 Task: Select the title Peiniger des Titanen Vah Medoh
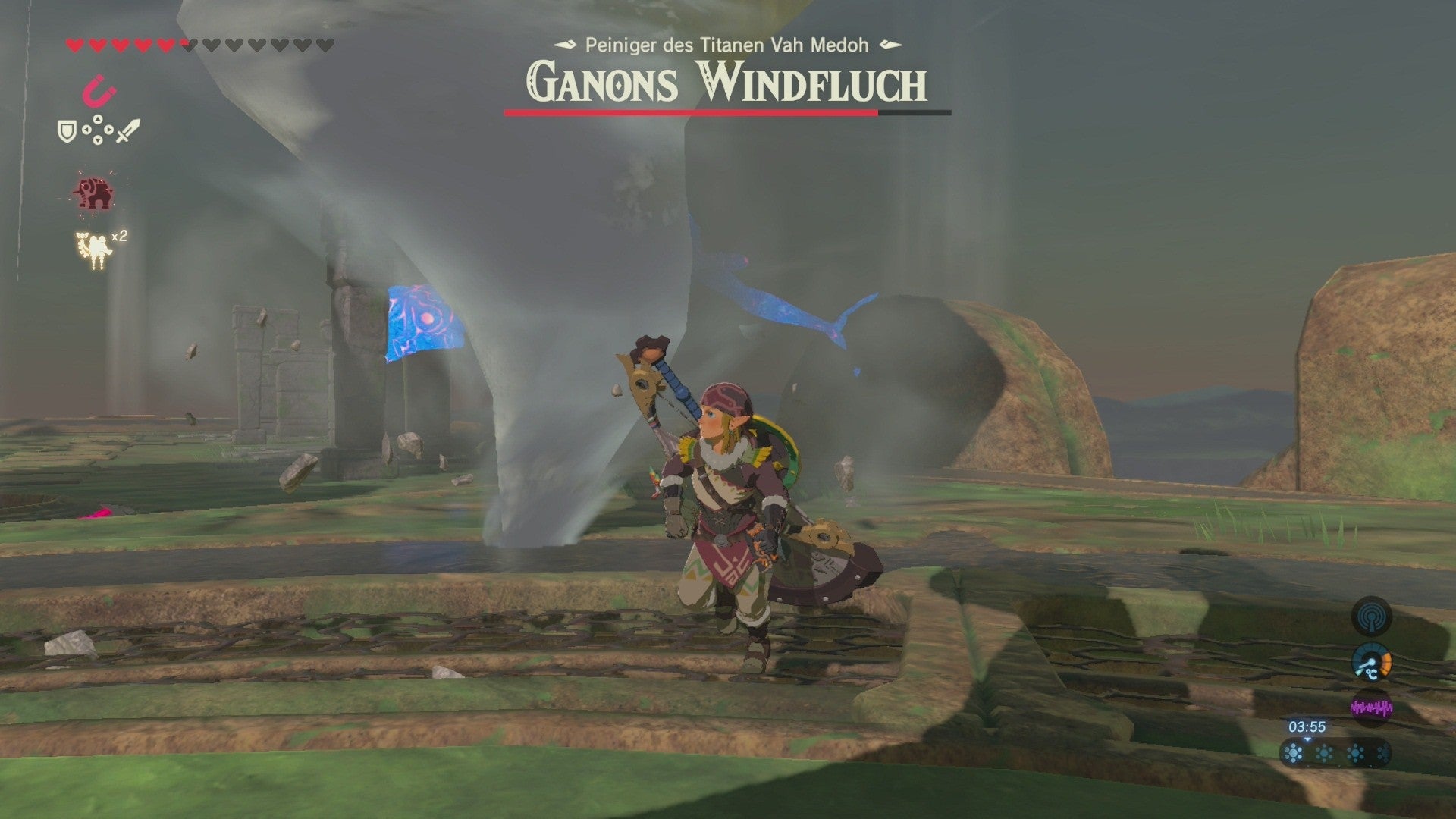tap(726, 45)
